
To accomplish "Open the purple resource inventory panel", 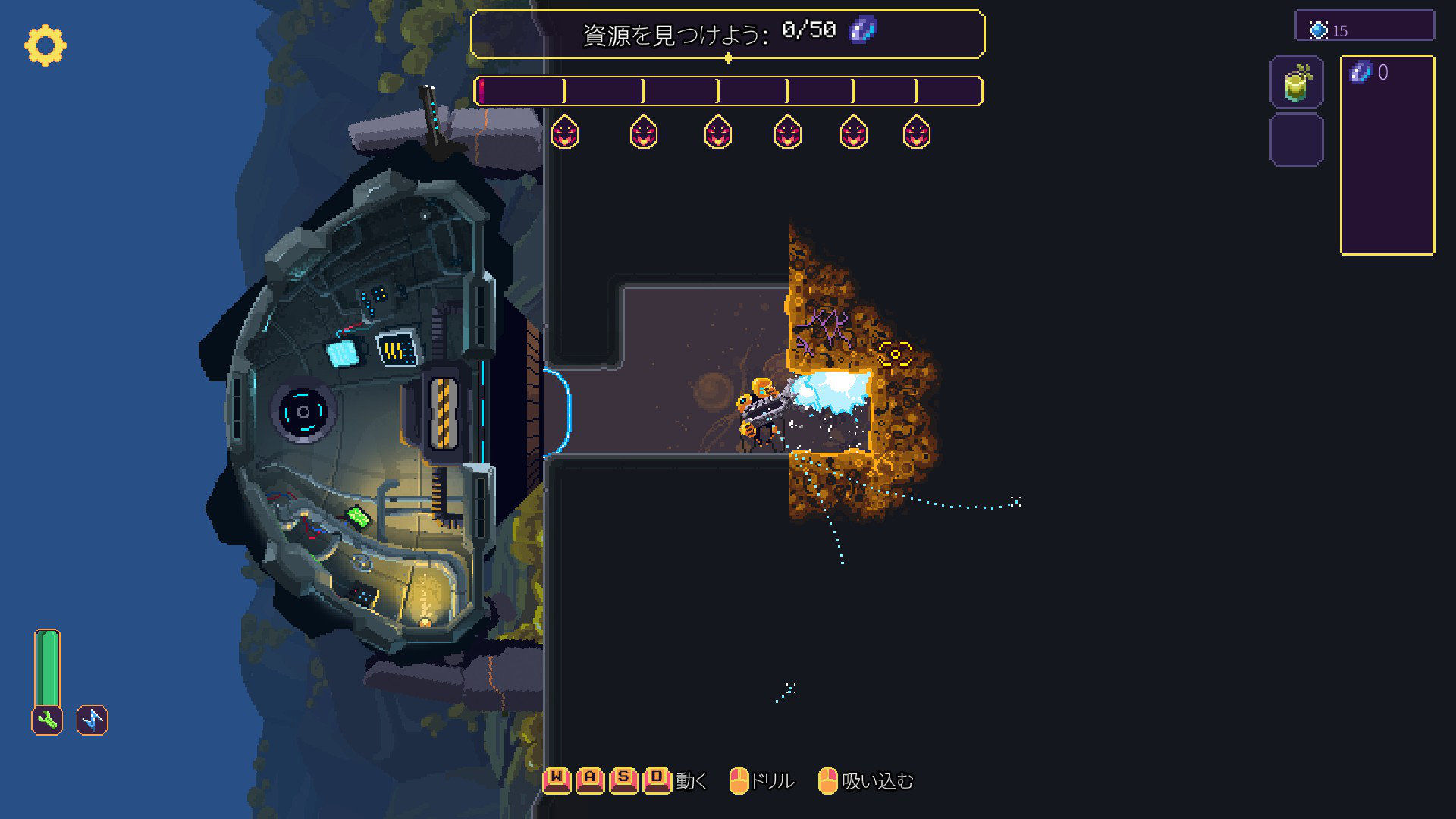I will [1387, 155].
